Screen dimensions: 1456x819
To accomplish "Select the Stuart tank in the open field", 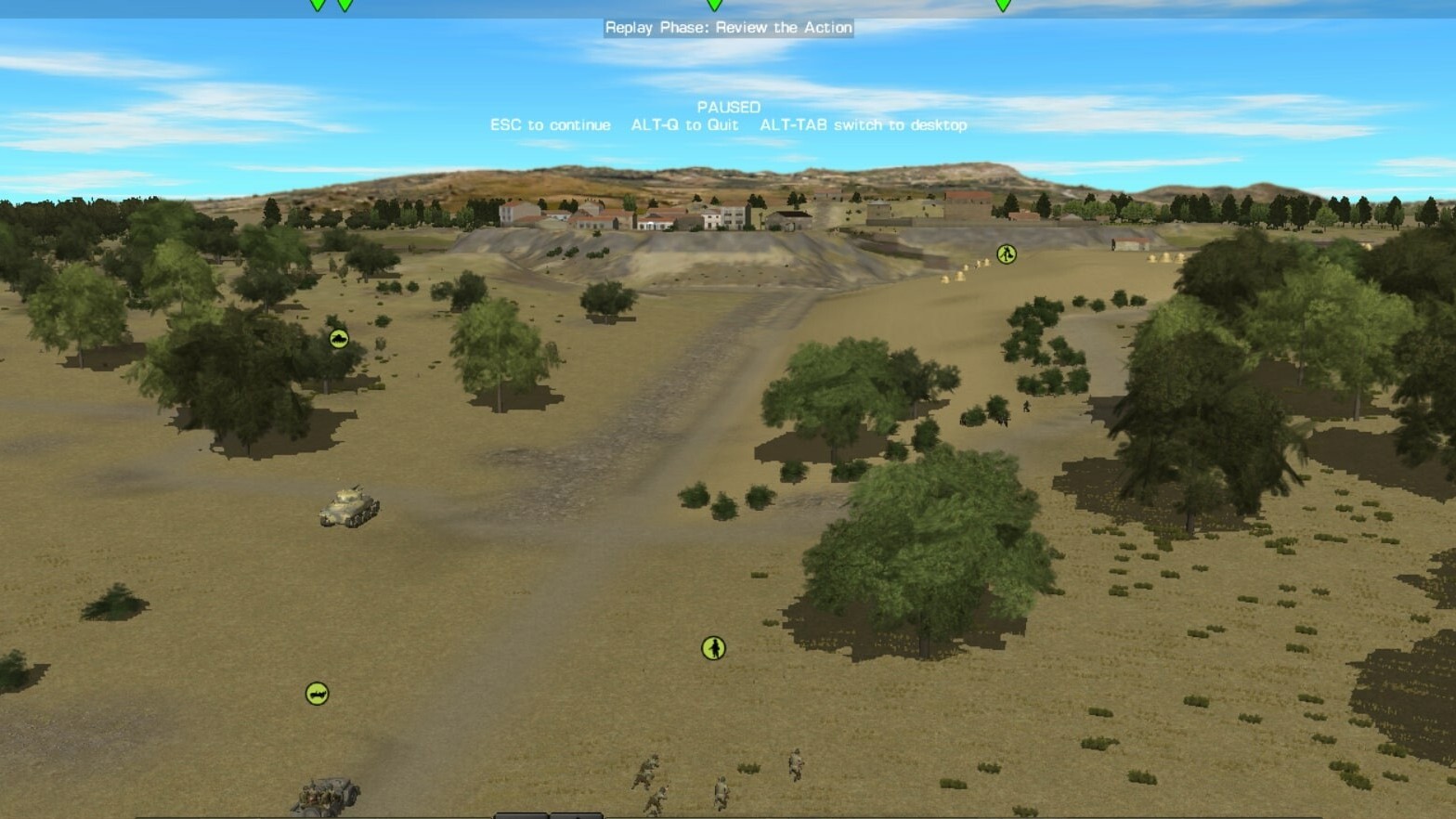I will coord(351,508).
